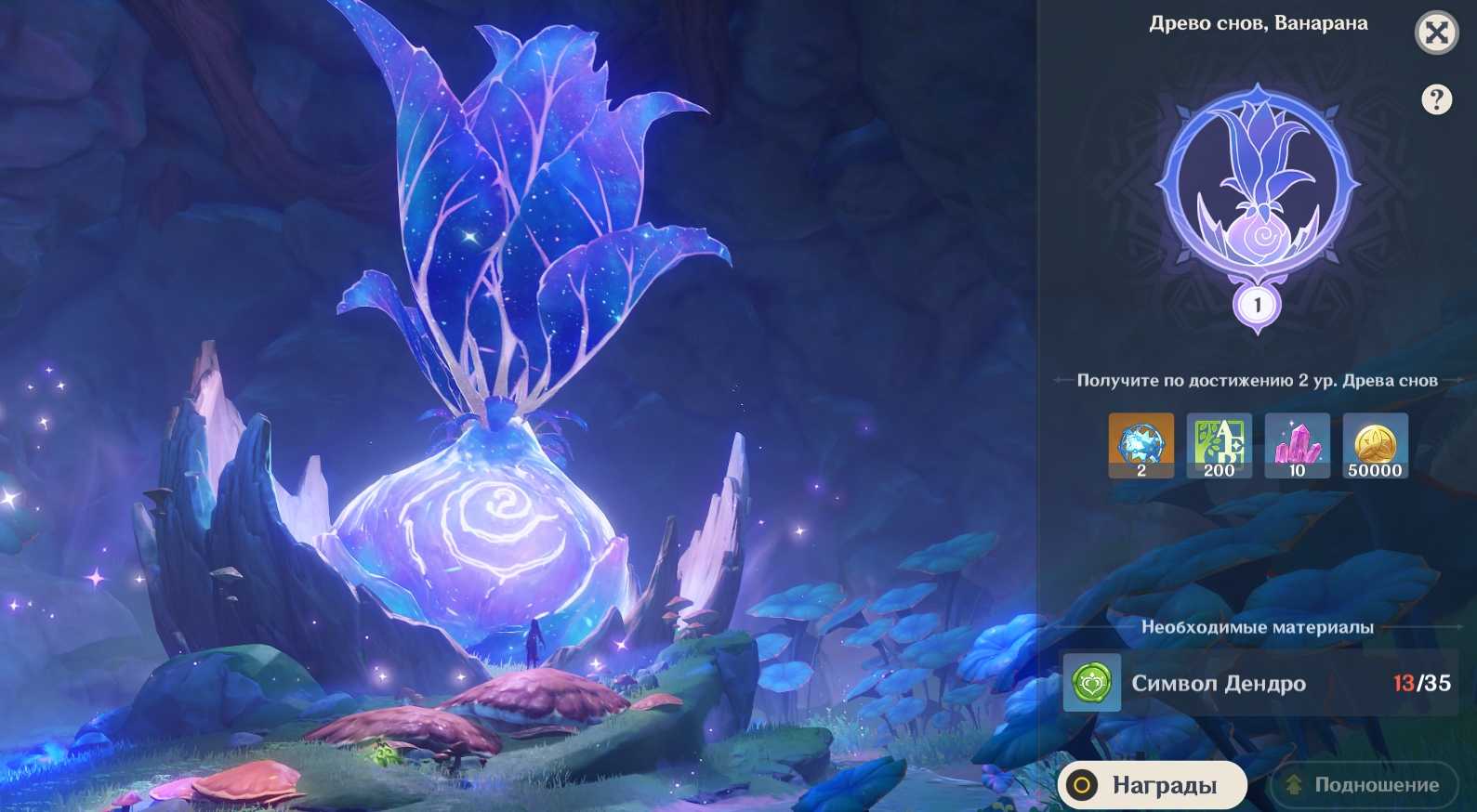Select the 50000 gold coin reward
The image size is (1477, 812).
(1375, 446)
